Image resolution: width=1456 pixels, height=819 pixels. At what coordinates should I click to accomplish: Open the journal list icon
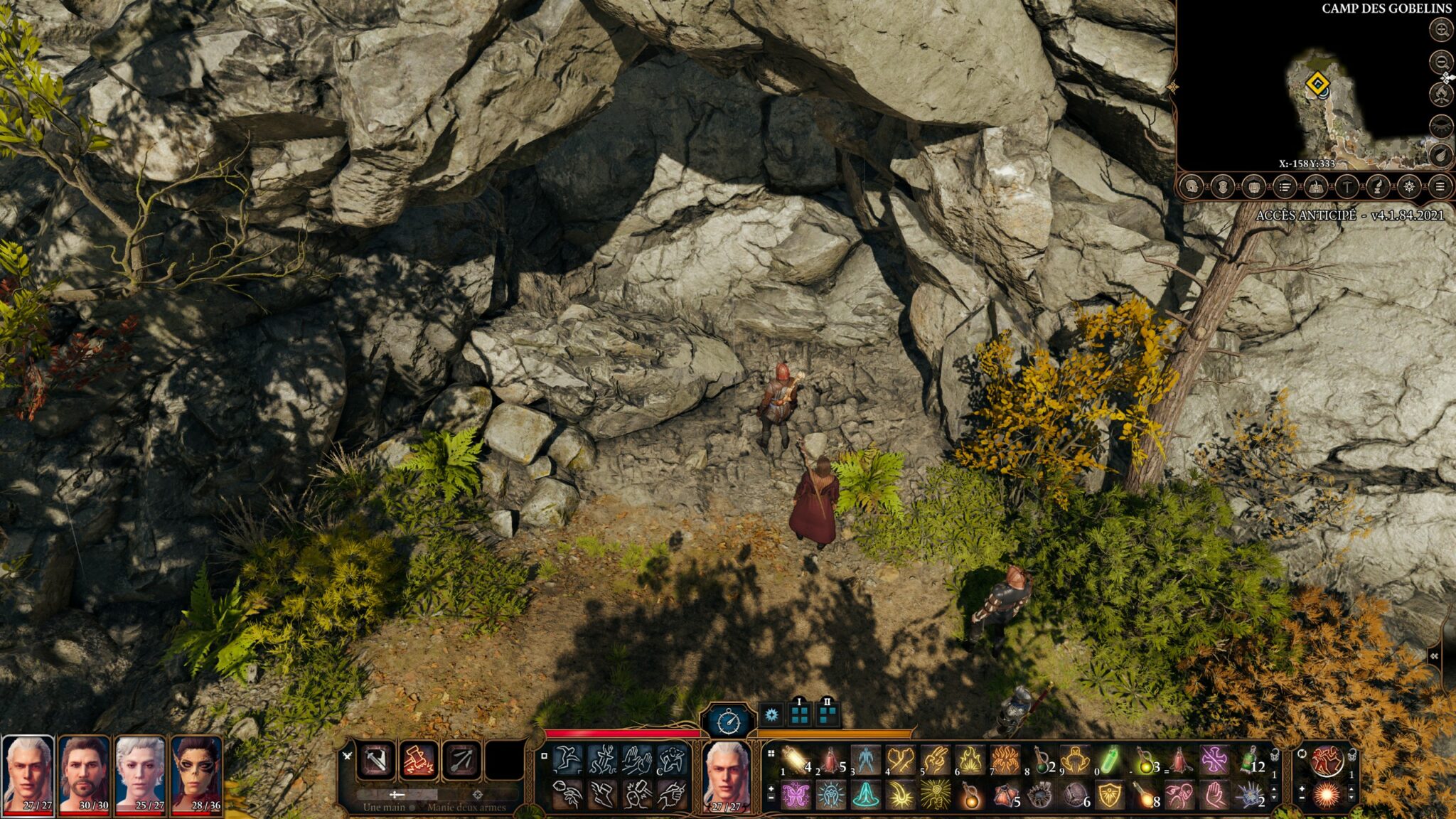1285,187
